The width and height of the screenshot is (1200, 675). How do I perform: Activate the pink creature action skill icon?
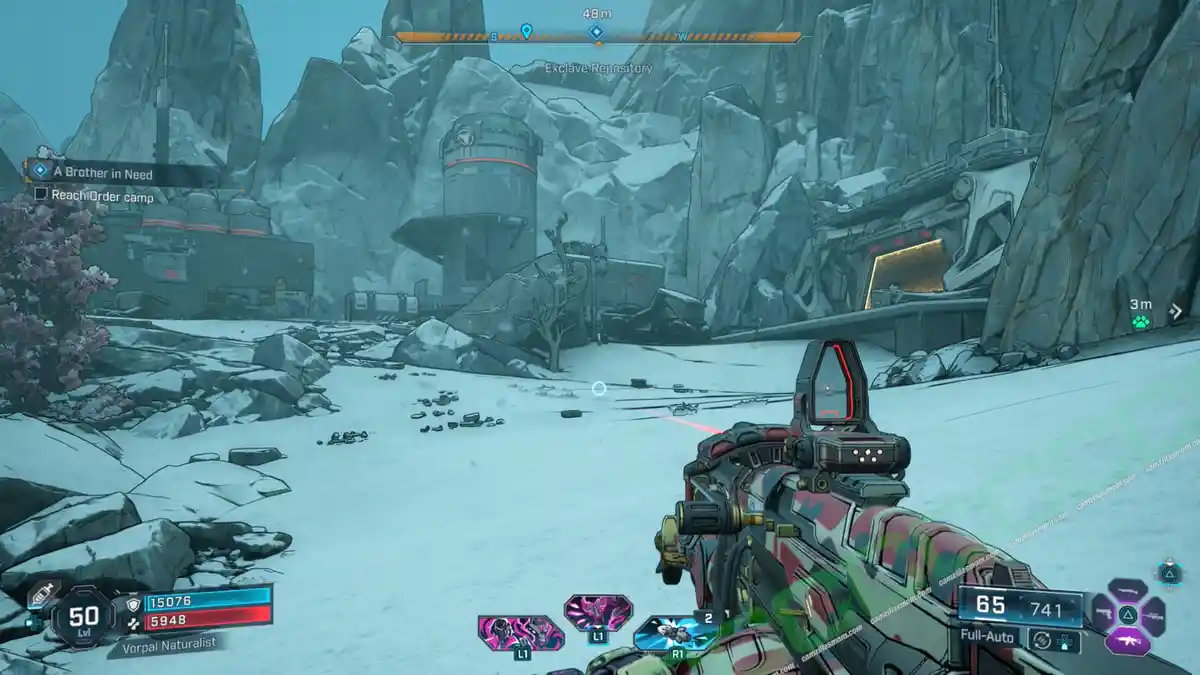click(520, 632)
